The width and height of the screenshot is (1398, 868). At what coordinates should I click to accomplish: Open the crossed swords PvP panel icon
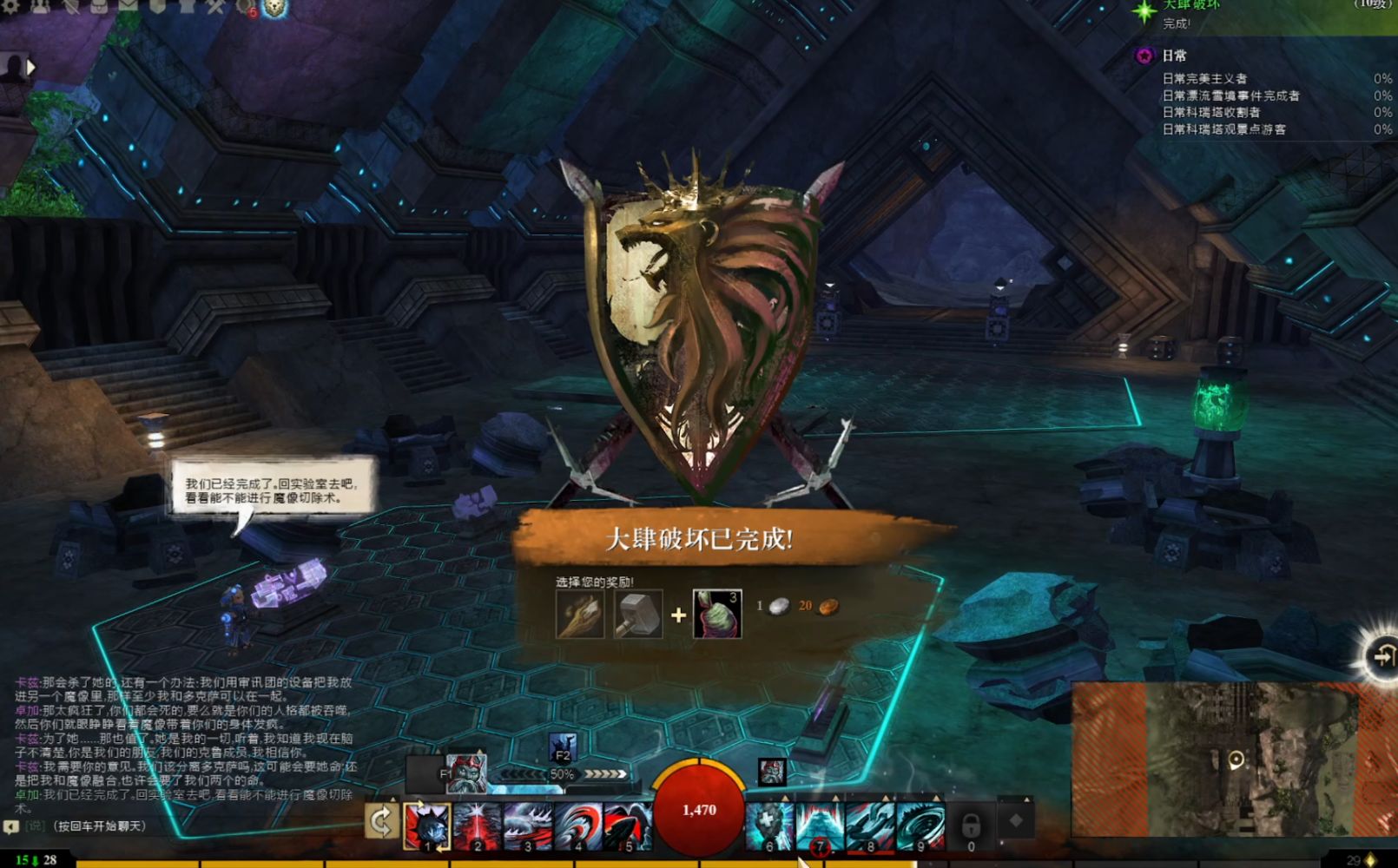(214, 9)
